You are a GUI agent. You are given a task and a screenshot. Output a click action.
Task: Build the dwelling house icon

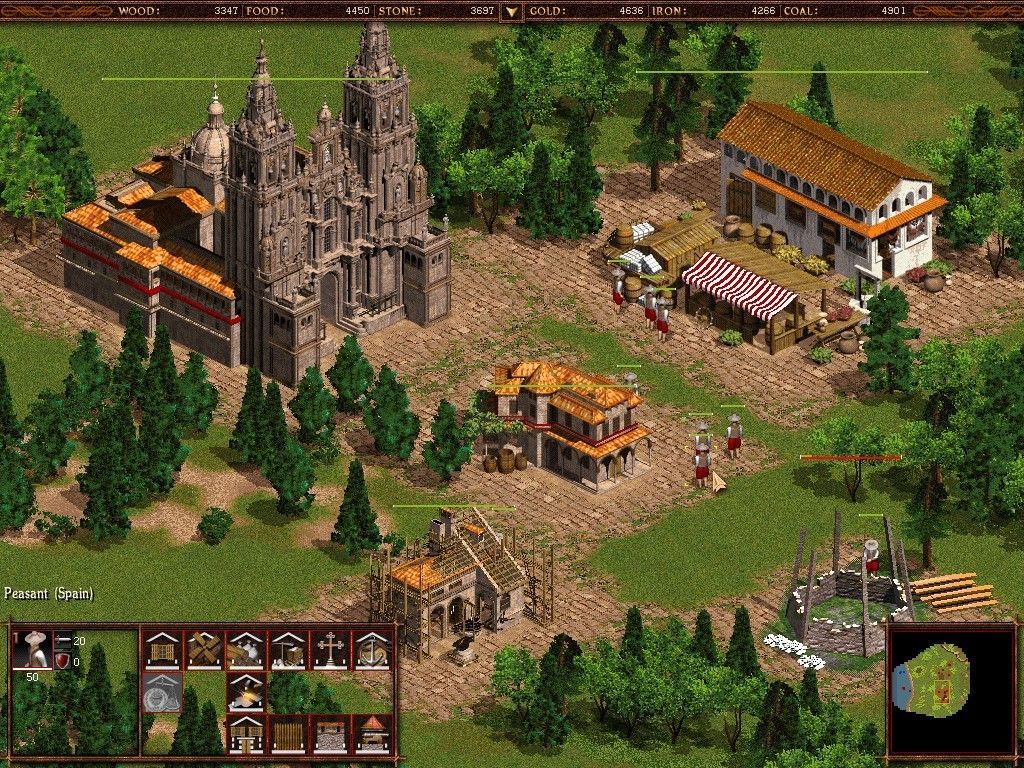pos(162,650)
